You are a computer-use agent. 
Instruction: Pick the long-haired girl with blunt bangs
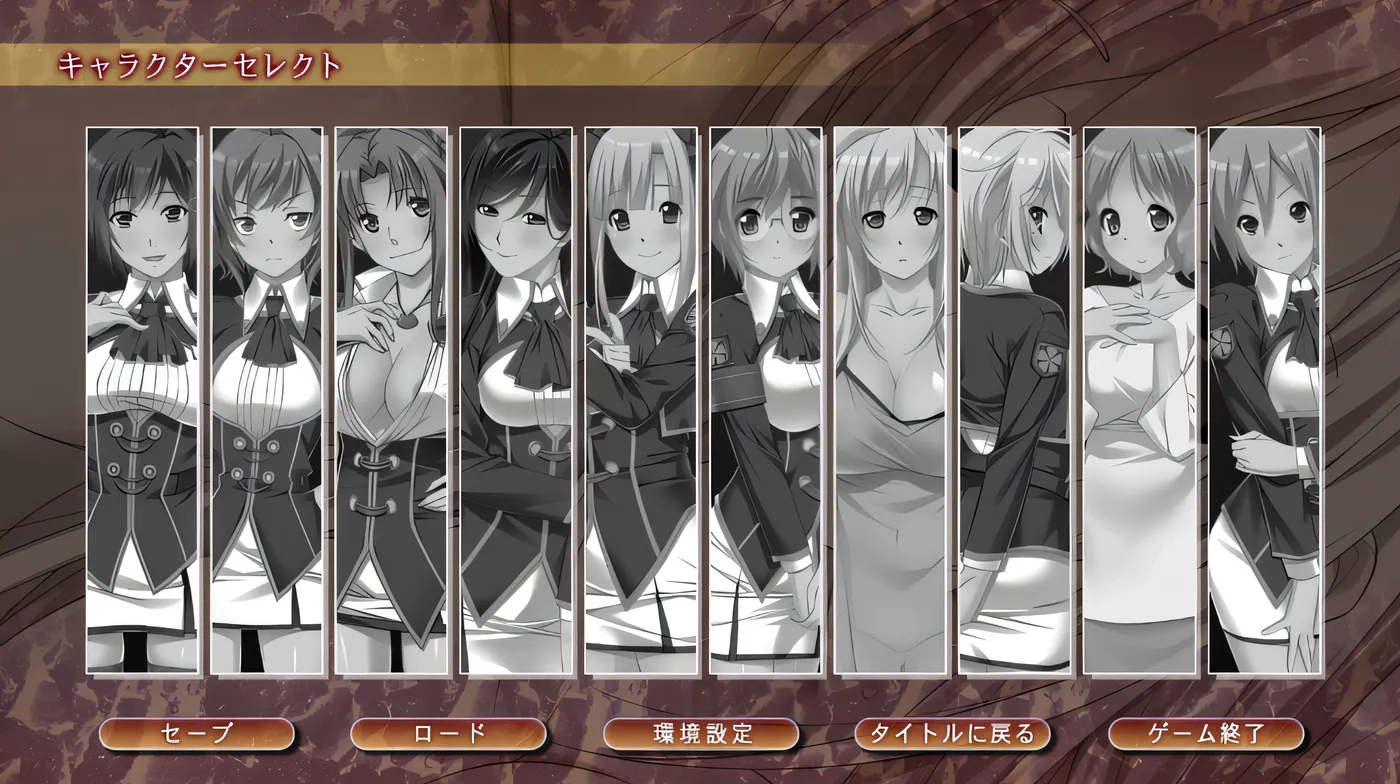[641, 400]
